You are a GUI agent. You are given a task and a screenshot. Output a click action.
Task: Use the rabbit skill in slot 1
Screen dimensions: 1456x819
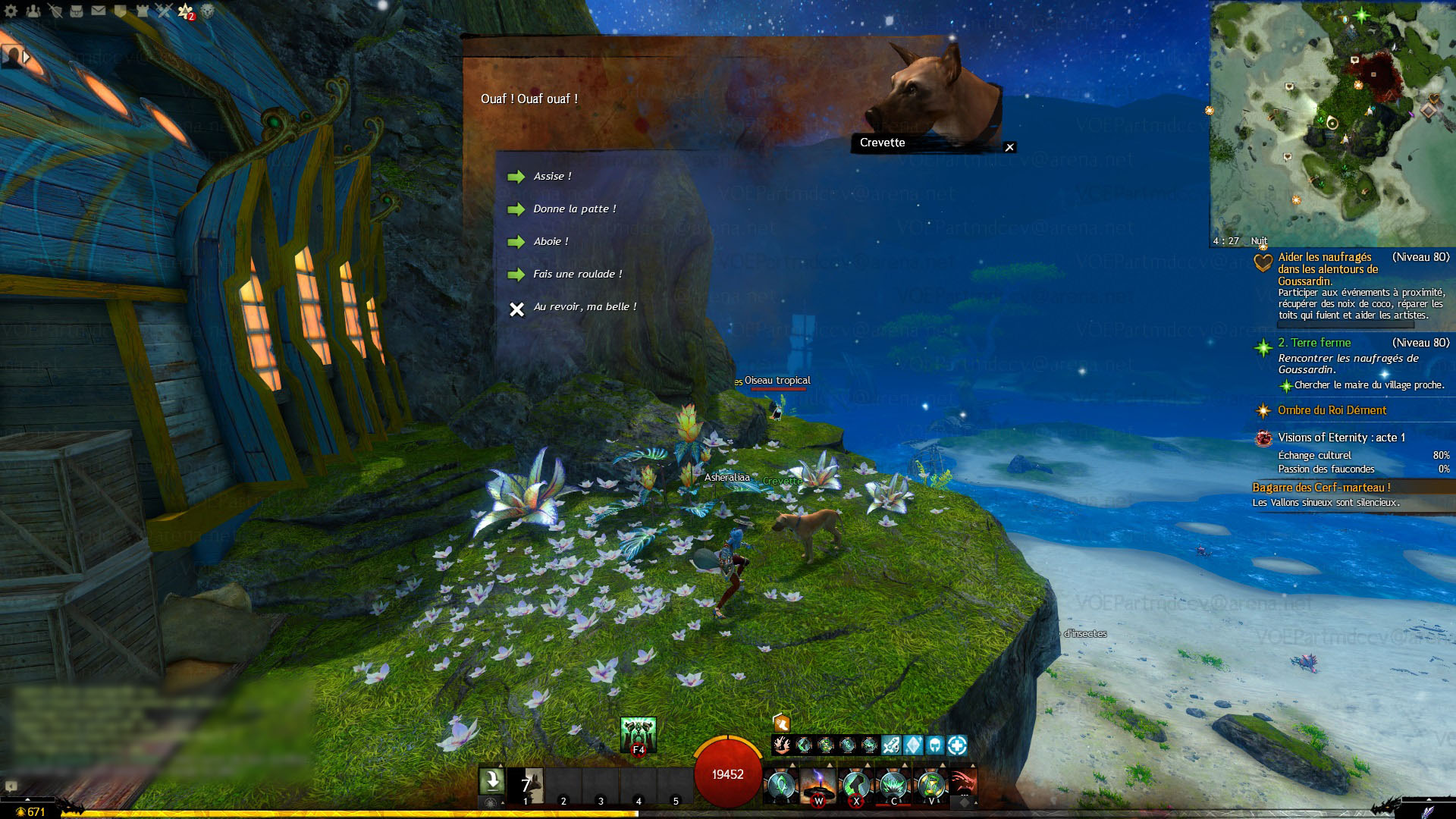point(527,785)
